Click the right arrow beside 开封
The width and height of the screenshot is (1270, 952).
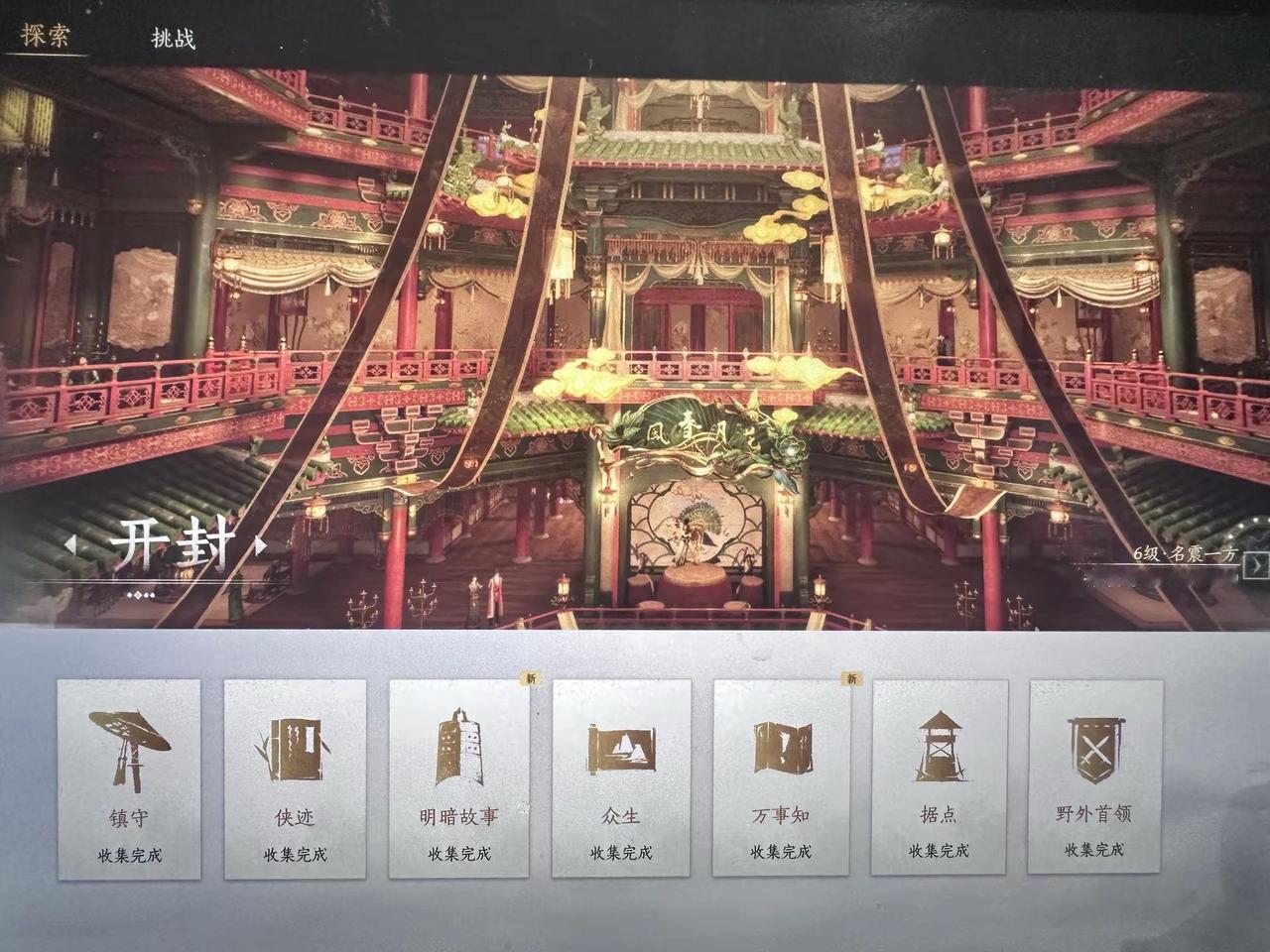coord(259,543)
